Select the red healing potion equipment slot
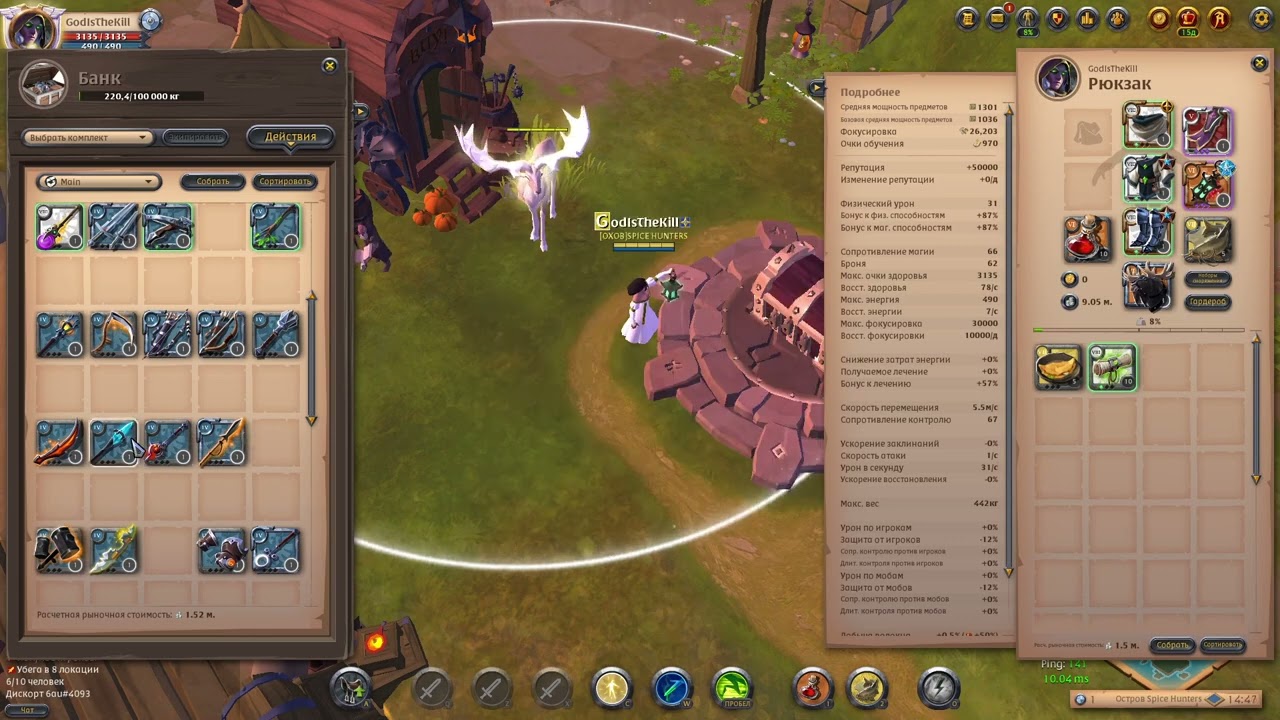1280x720 pixels. click(x=1087, y=239)
